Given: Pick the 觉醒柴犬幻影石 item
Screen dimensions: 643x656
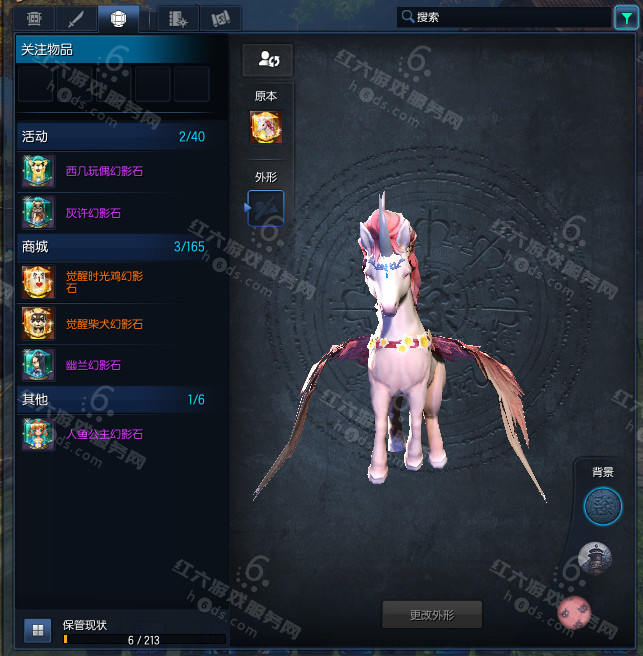Looking at the screenshot, I should [104, 324].
